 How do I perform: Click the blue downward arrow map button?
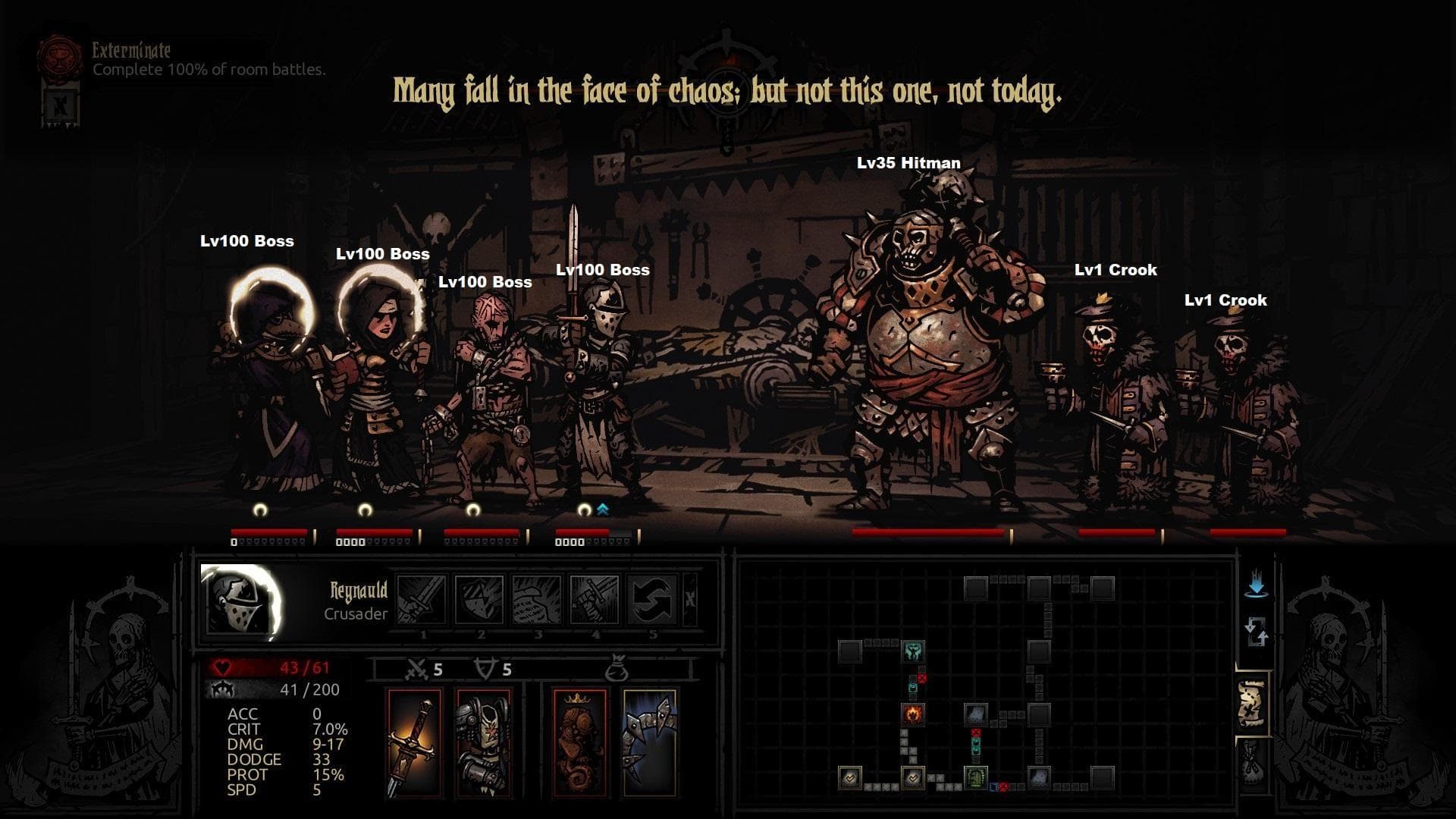1257,586
